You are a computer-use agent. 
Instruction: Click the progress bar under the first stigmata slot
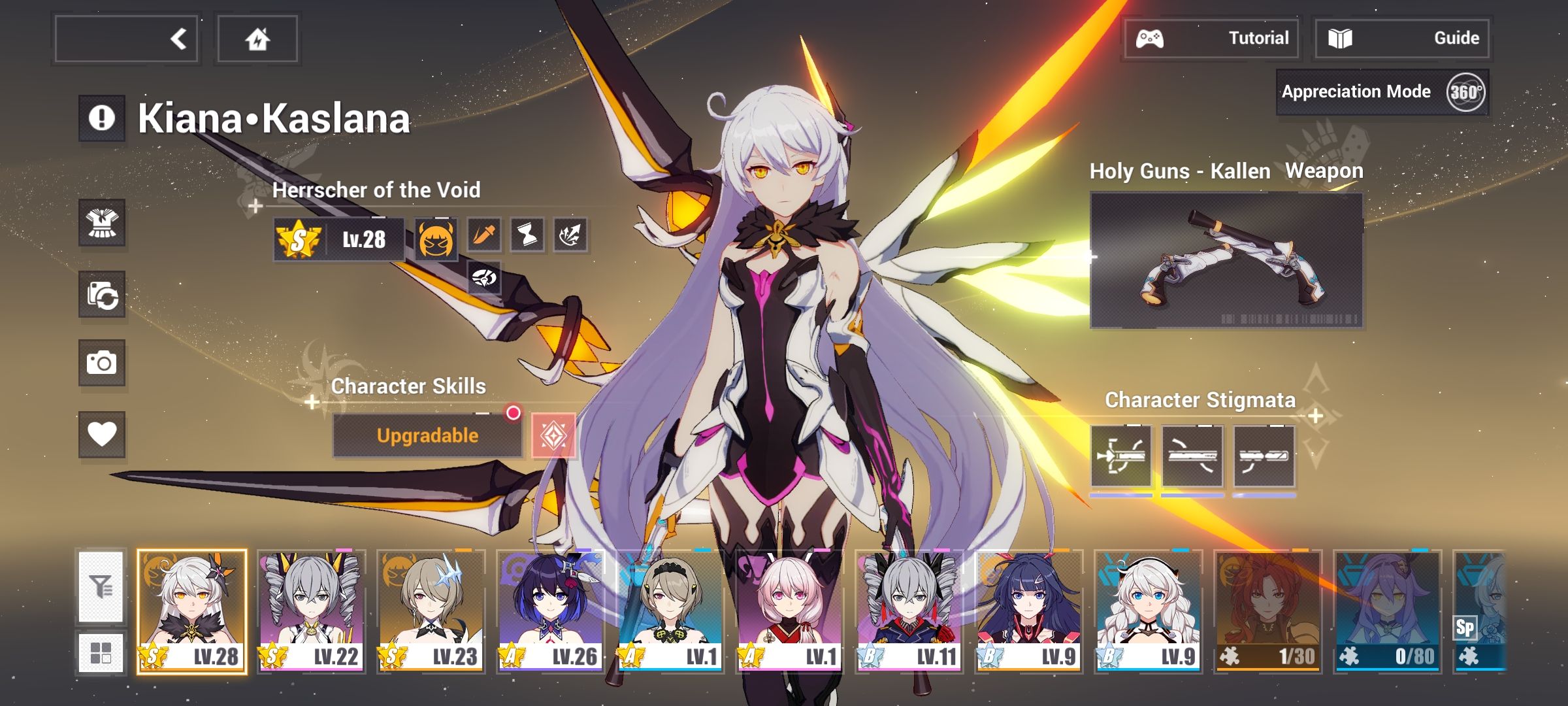click(x=1122, y=497)
